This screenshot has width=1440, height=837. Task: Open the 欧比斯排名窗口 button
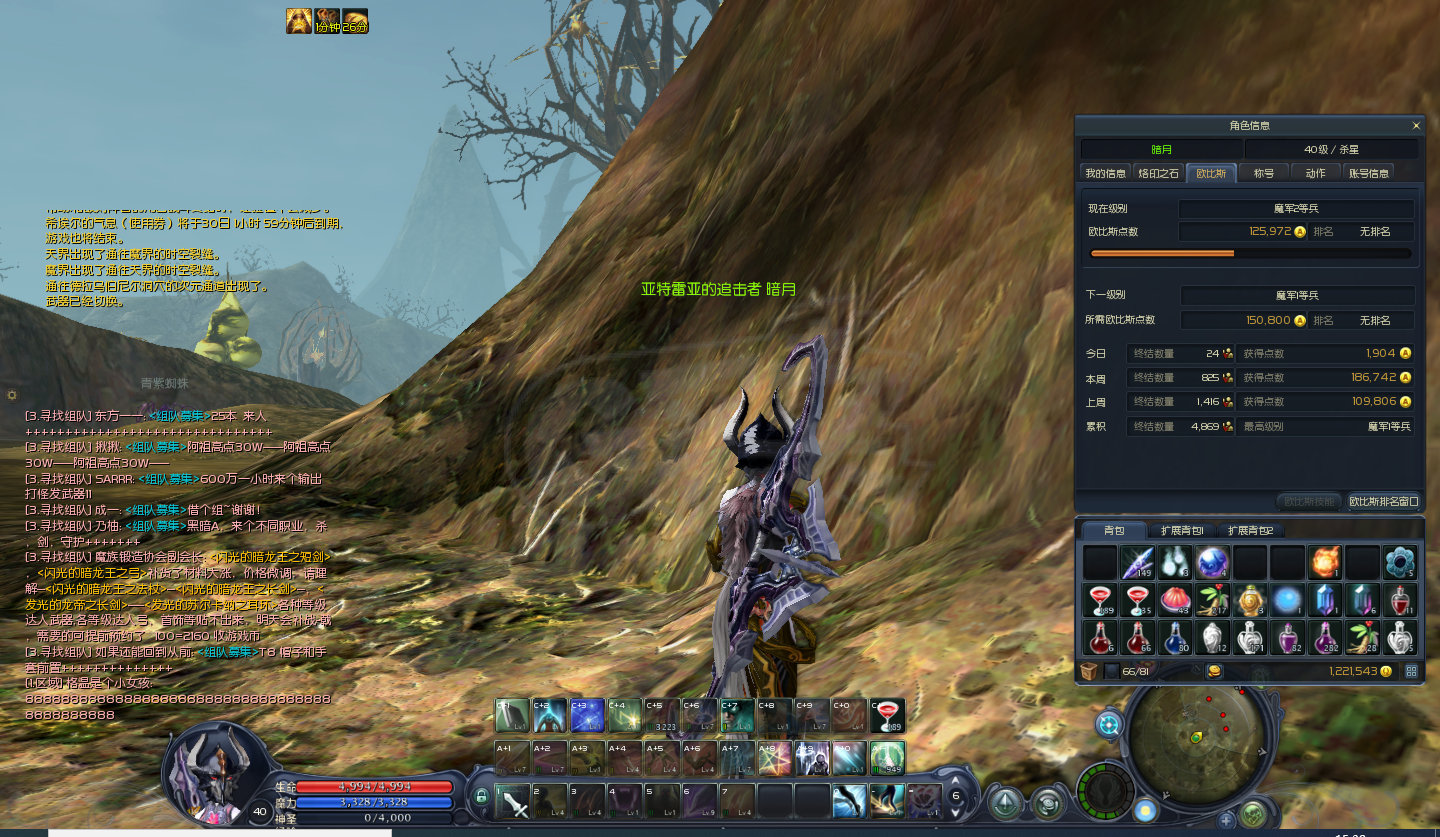click(1384, 501)
